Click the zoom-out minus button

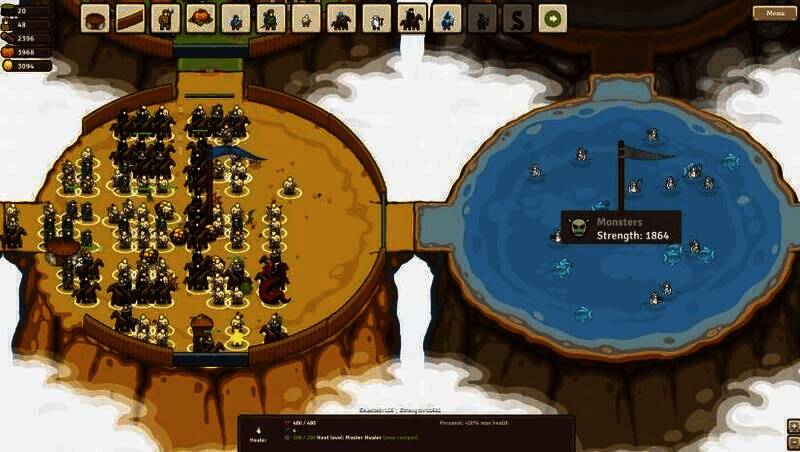click(793, 441)
